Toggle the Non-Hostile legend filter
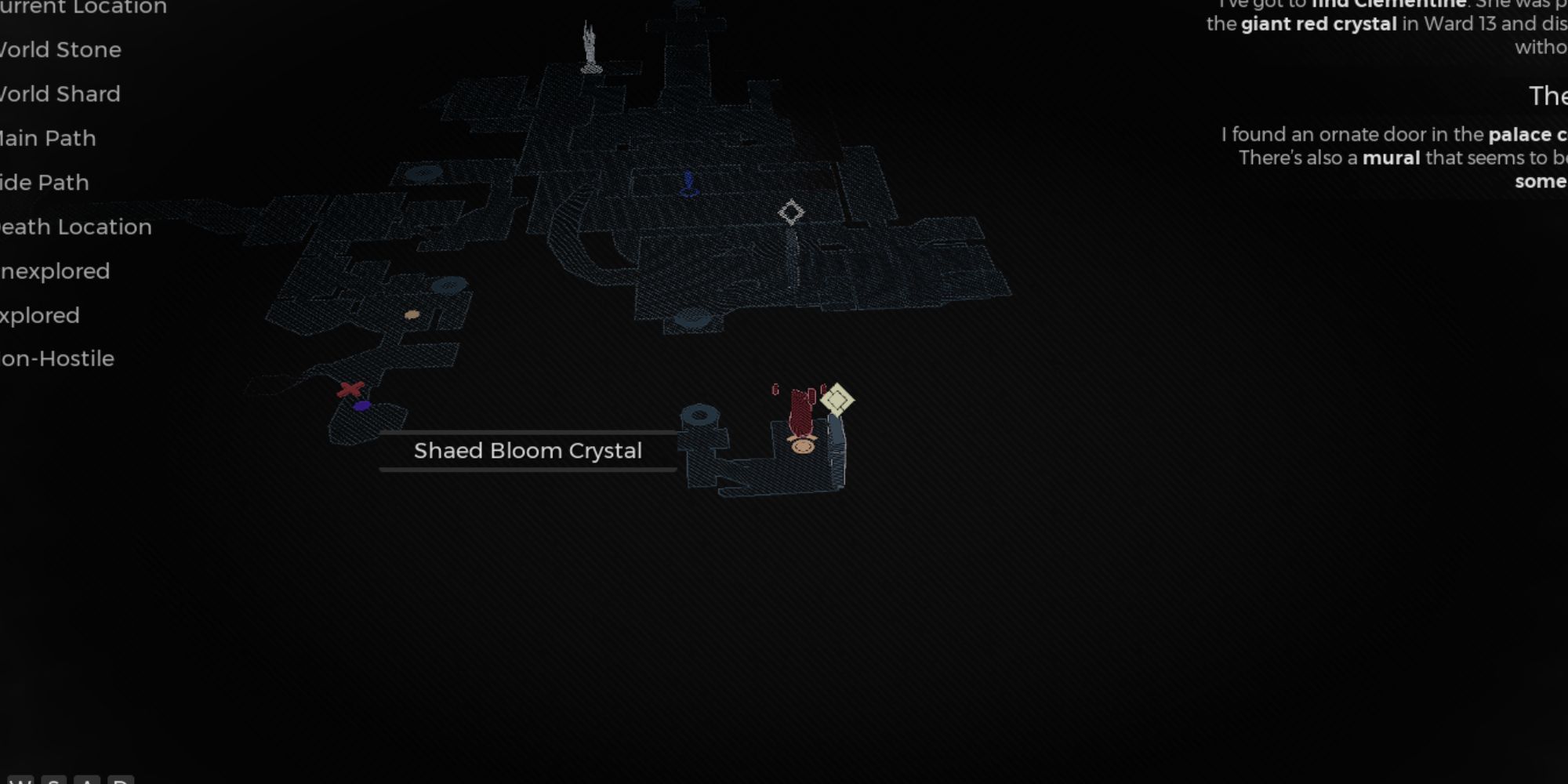The image size is (1568, 784). click(x=56, y=358)
